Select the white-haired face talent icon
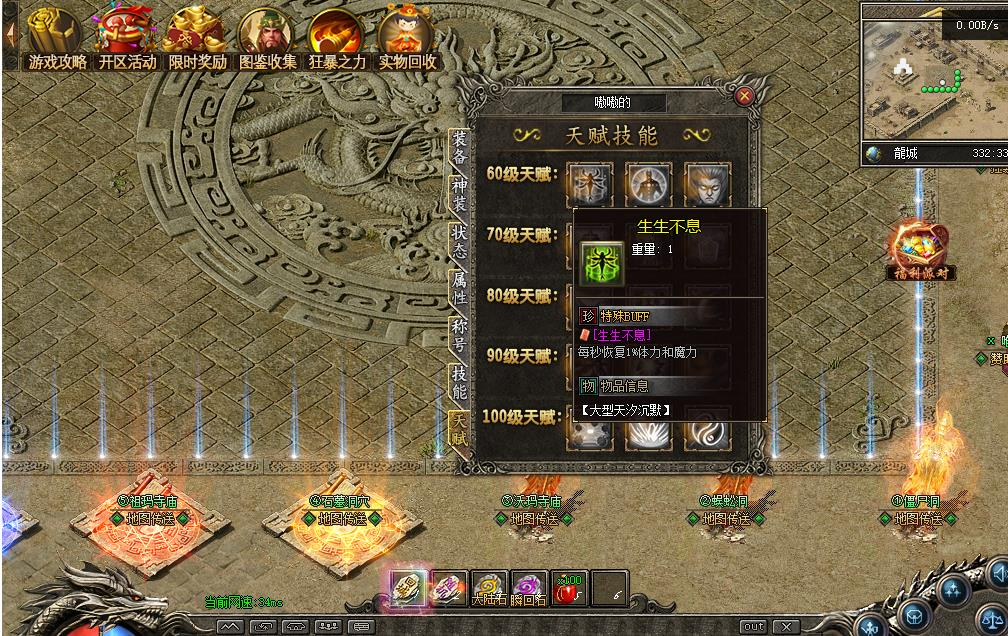The width and height of the screenshot is (1008, 636). coord(707,184)
